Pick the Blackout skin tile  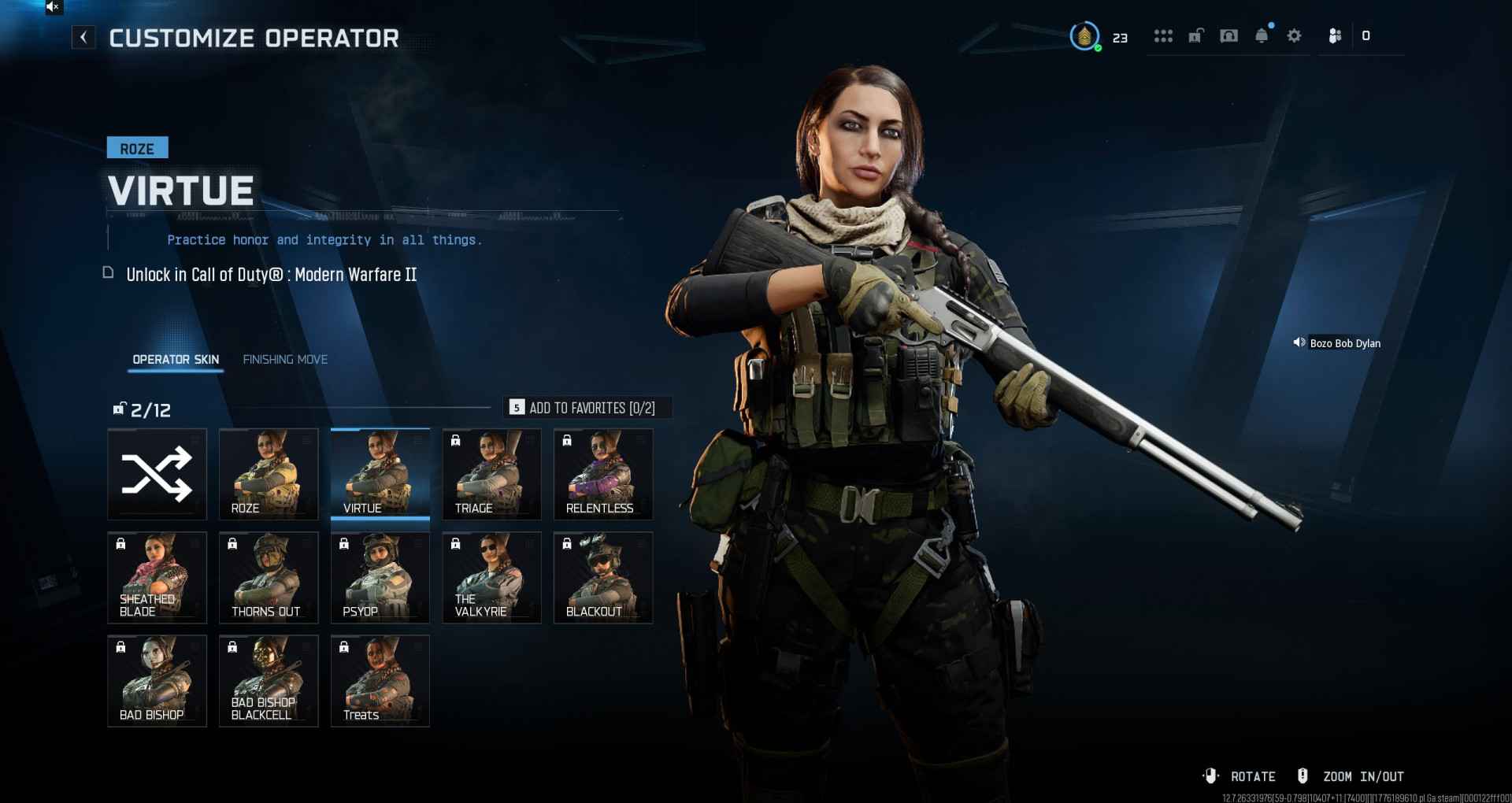pos(603,577)
